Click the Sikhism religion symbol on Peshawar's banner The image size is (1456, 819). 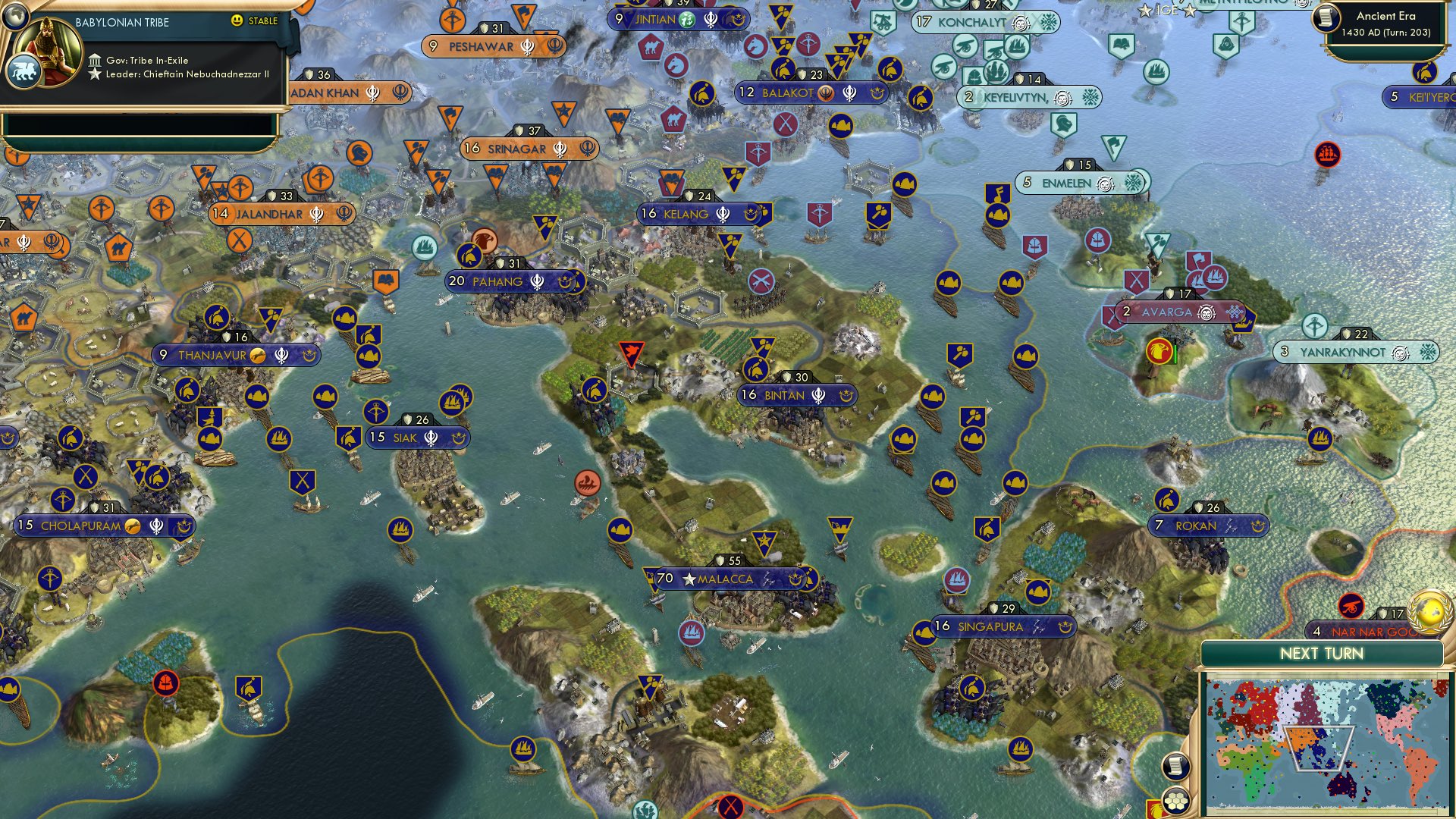pyautogui.click(x=527, y=48)
